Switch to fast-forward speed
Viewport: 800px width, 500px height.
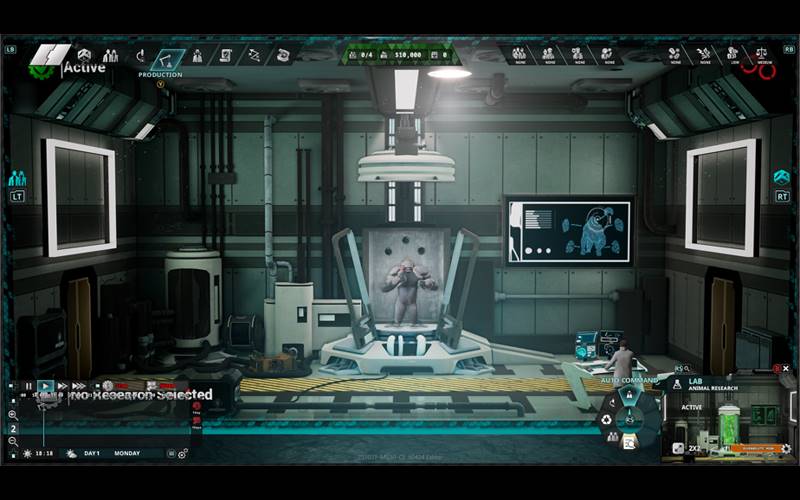[62, 385]
